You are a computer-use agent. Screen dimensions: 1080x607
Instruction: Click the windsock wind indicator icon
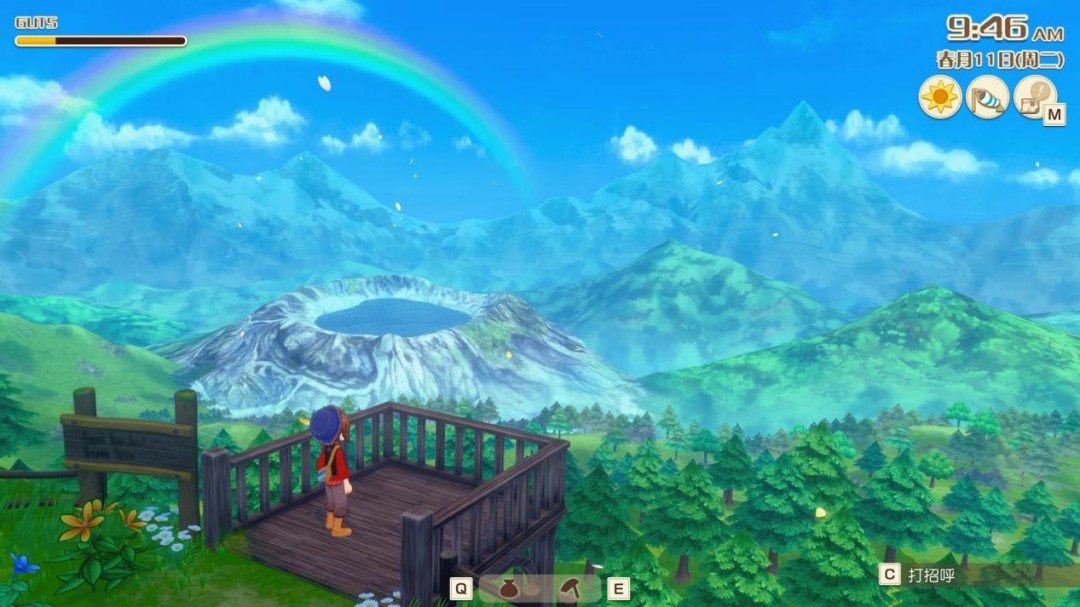coord(987,97)
